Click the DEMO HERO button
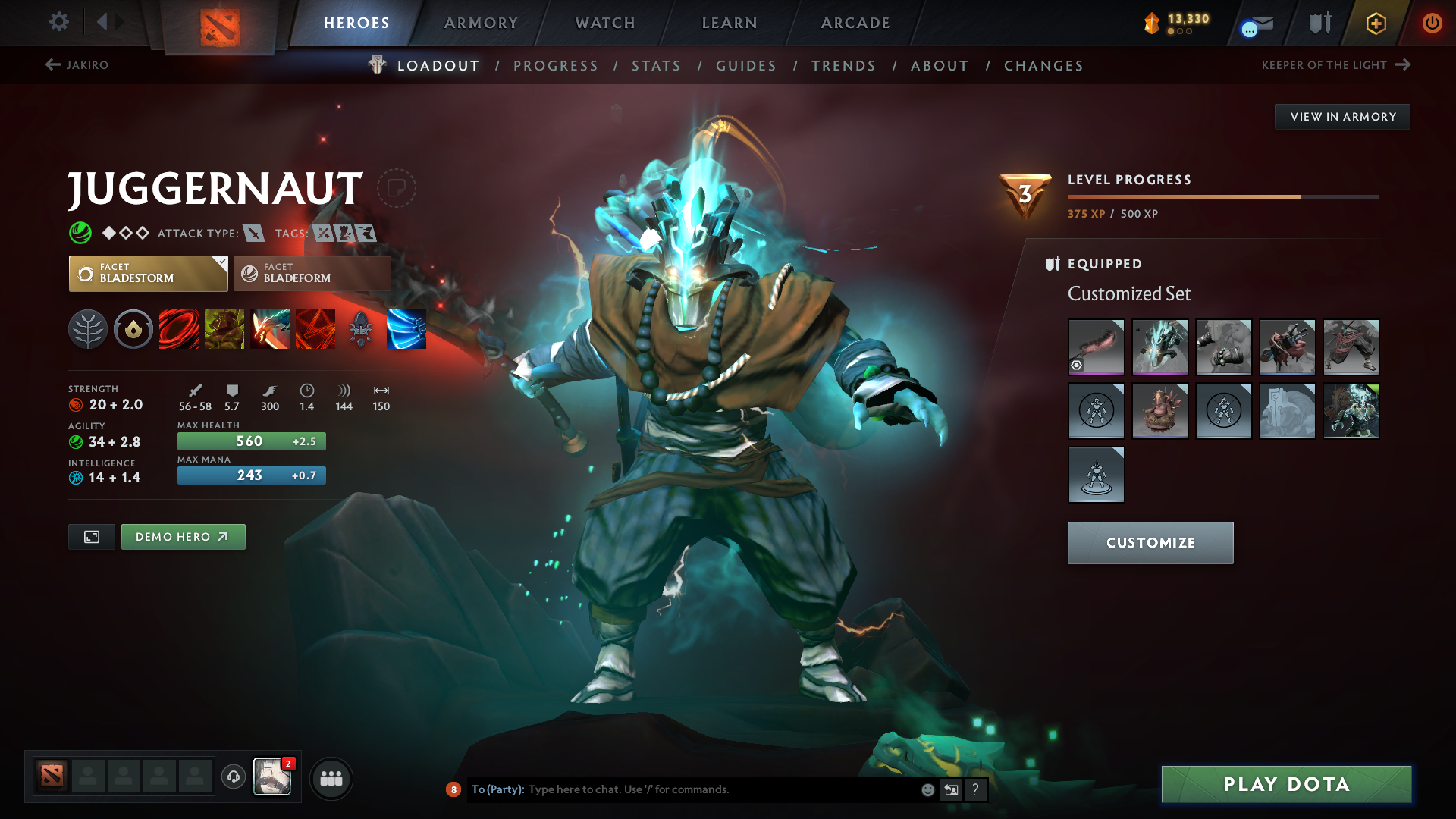Screen dimensions: 1456x819 [183, 536]
